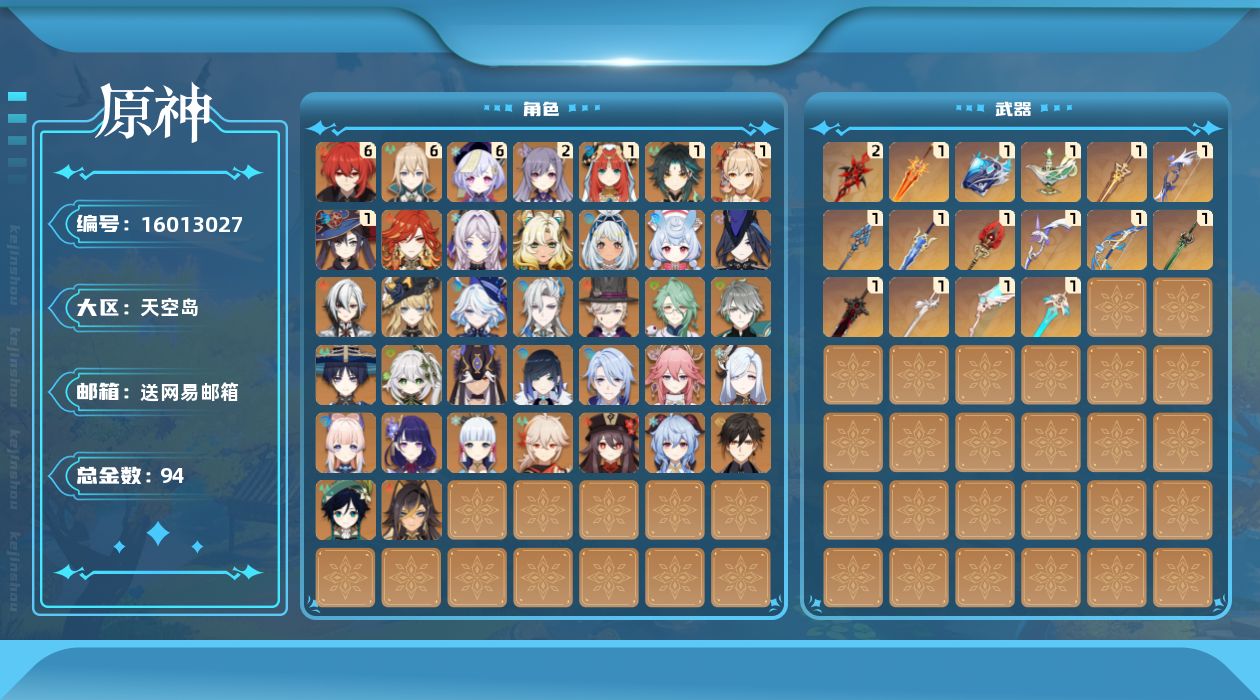Image resolution: width=1260 pixels, height=700 pixels.
Task: Select Xiao's character portrait
Action: click(676, 172)
